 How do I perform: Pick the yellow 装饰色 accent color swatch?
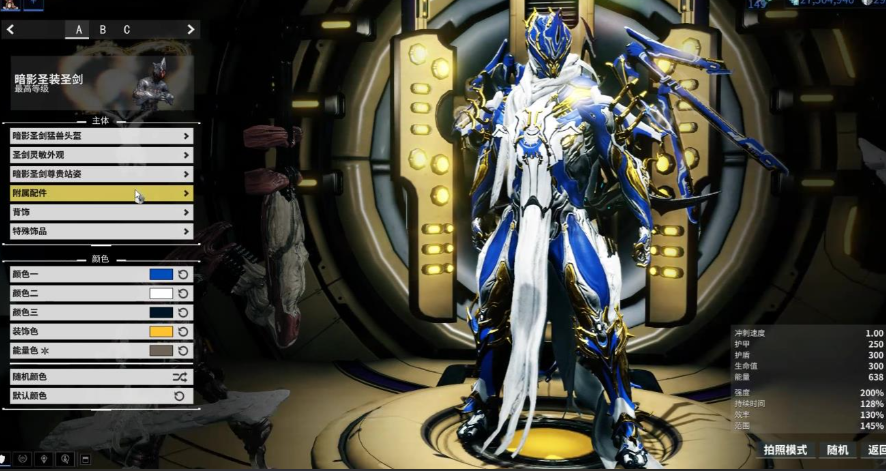[x=161, y=331]
